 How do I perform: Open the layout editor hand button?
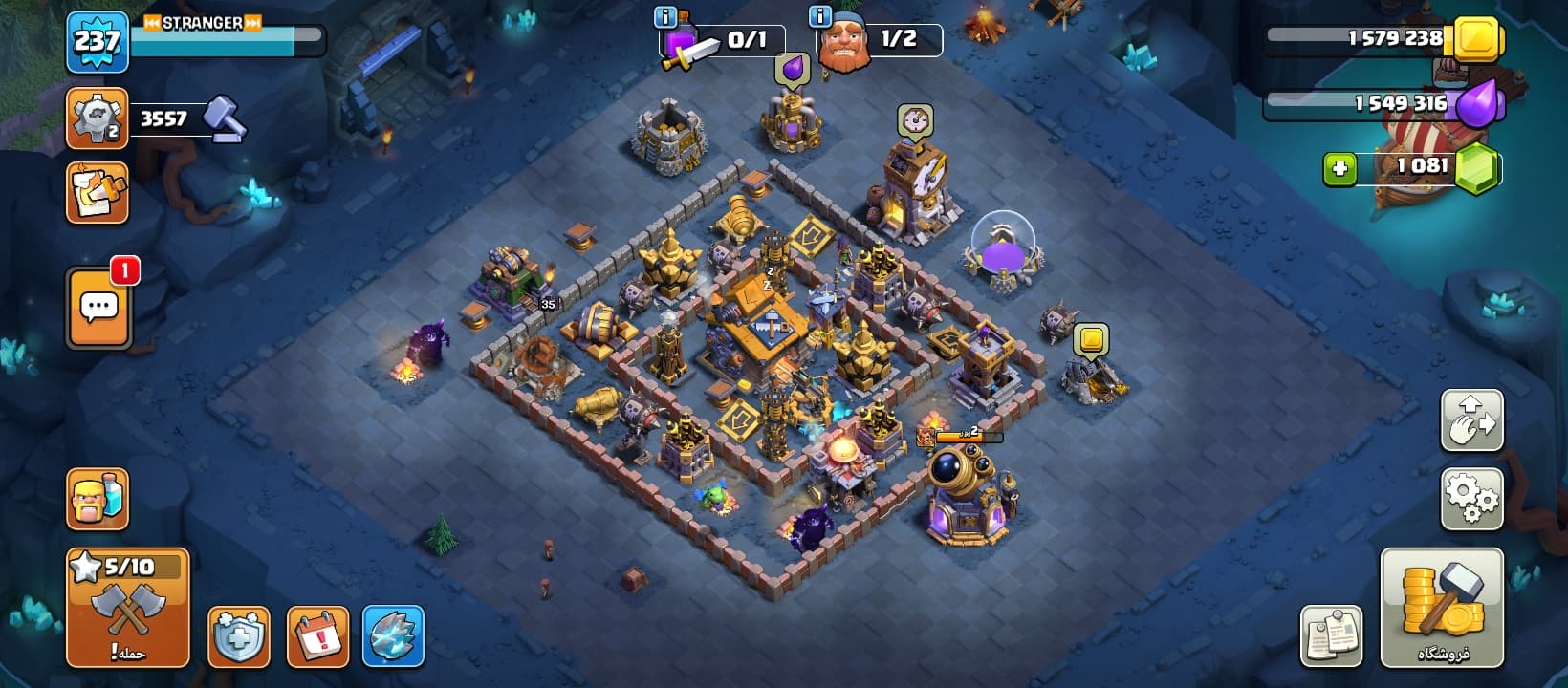(1471, 420)
